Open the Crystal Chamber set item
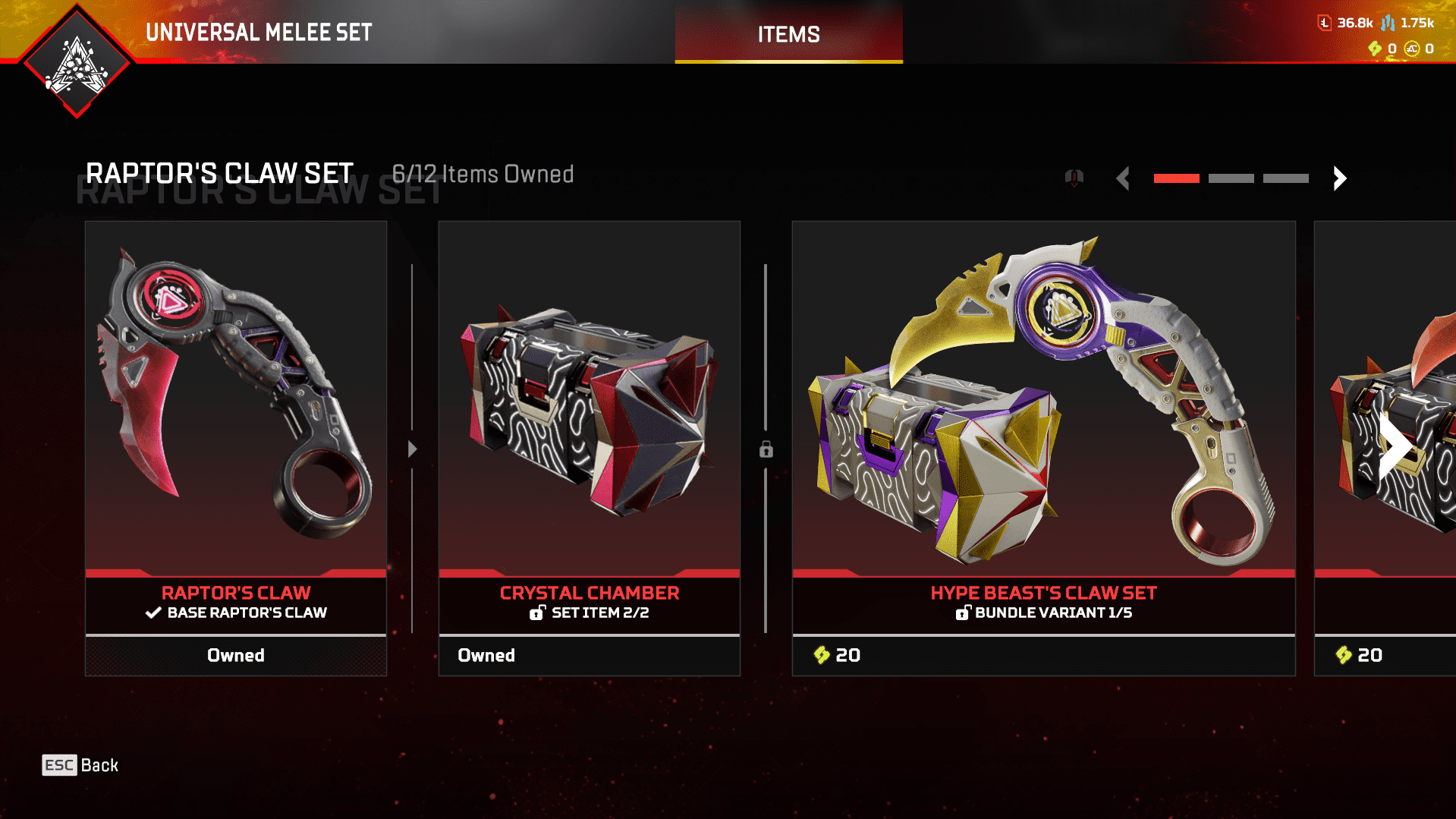This screenshot has height=819, width=1456. click(x=589, y=448)
